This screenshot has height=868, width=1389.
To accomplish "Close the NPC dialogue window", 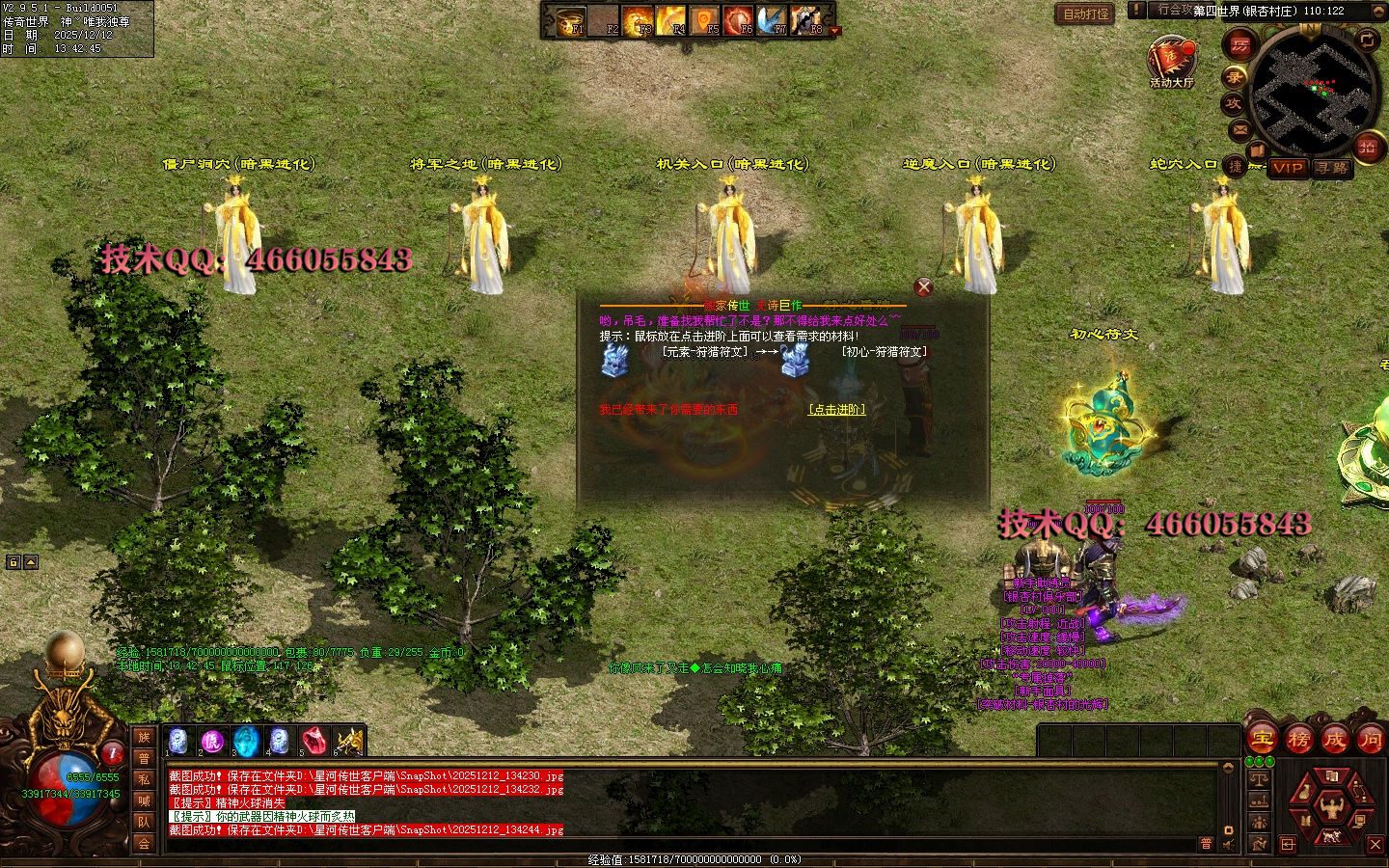I will tap(923, 287).
